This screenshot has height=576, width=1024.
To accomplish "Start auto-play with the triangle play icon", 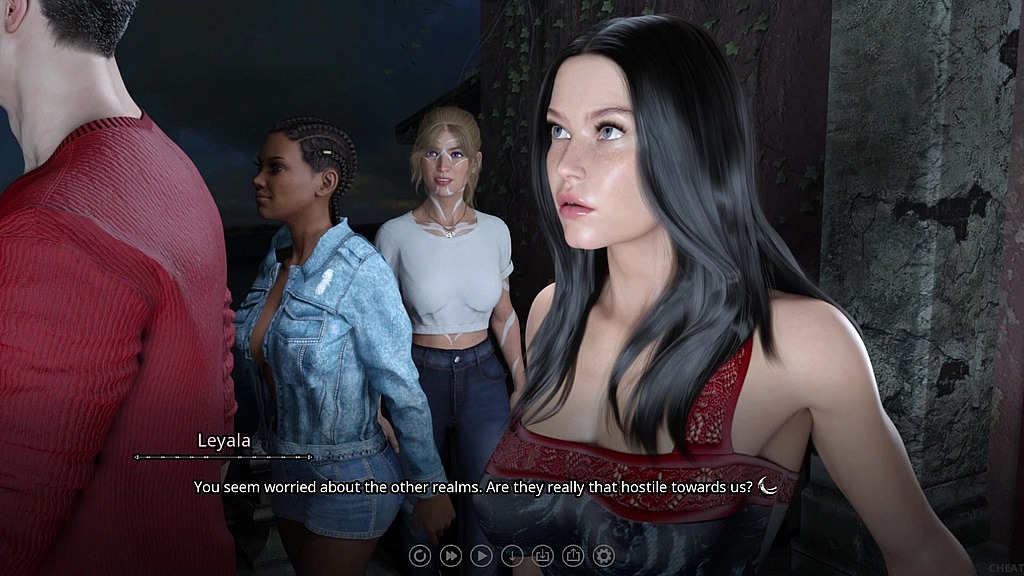I will click(481, 555).
